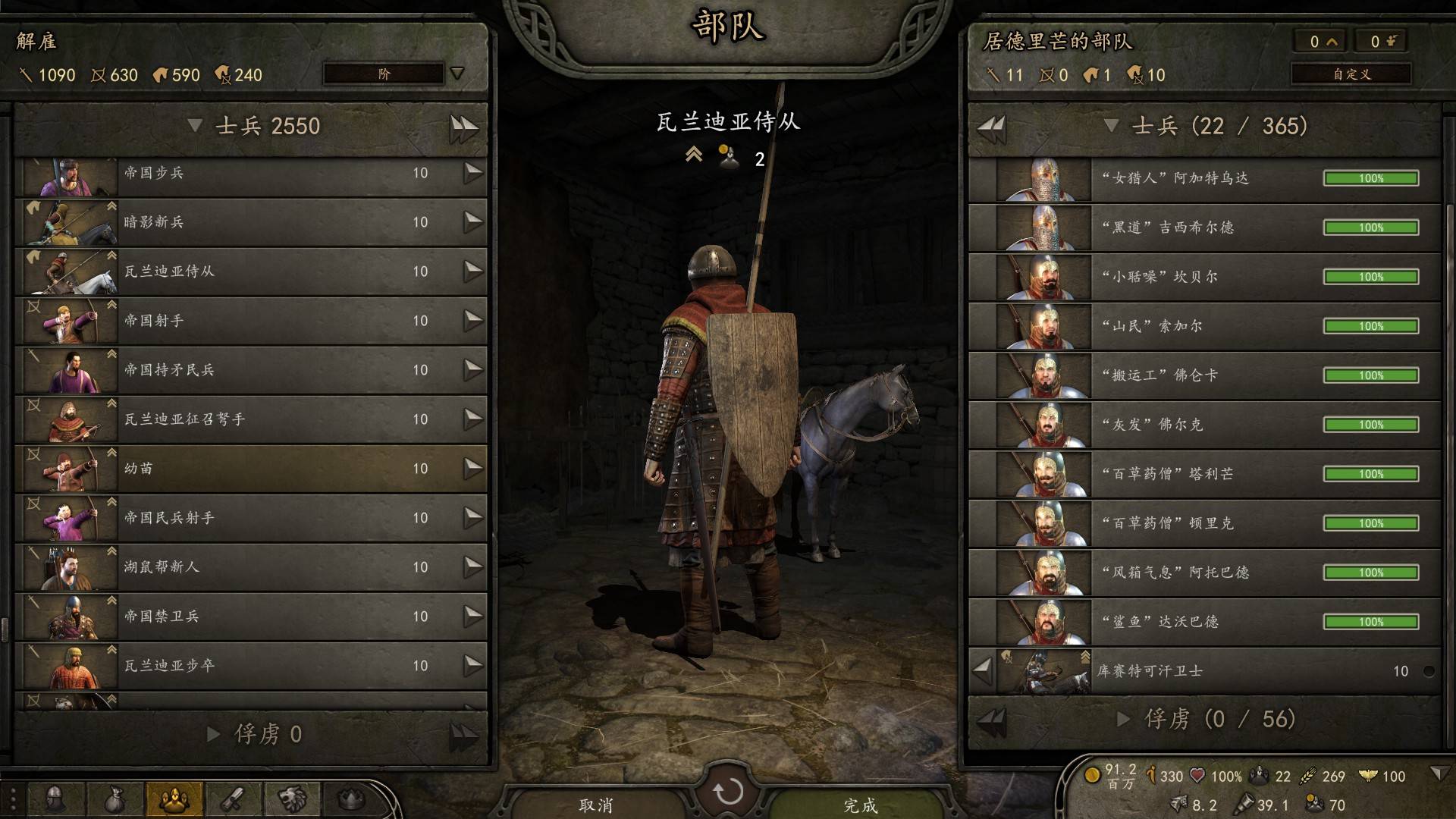Transfer all left soldiers with double arrow

click(463, 127)
